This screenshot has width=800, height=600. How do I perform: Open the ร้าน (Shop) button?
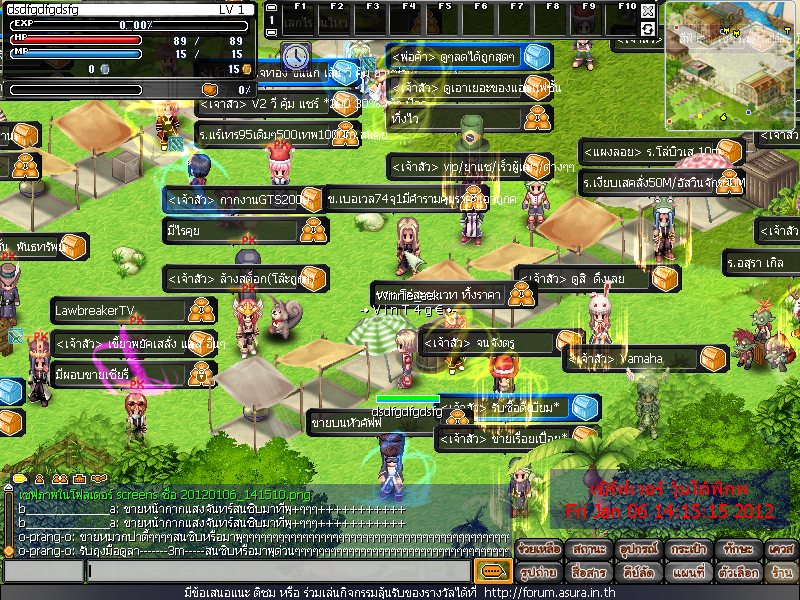[781, 572]
